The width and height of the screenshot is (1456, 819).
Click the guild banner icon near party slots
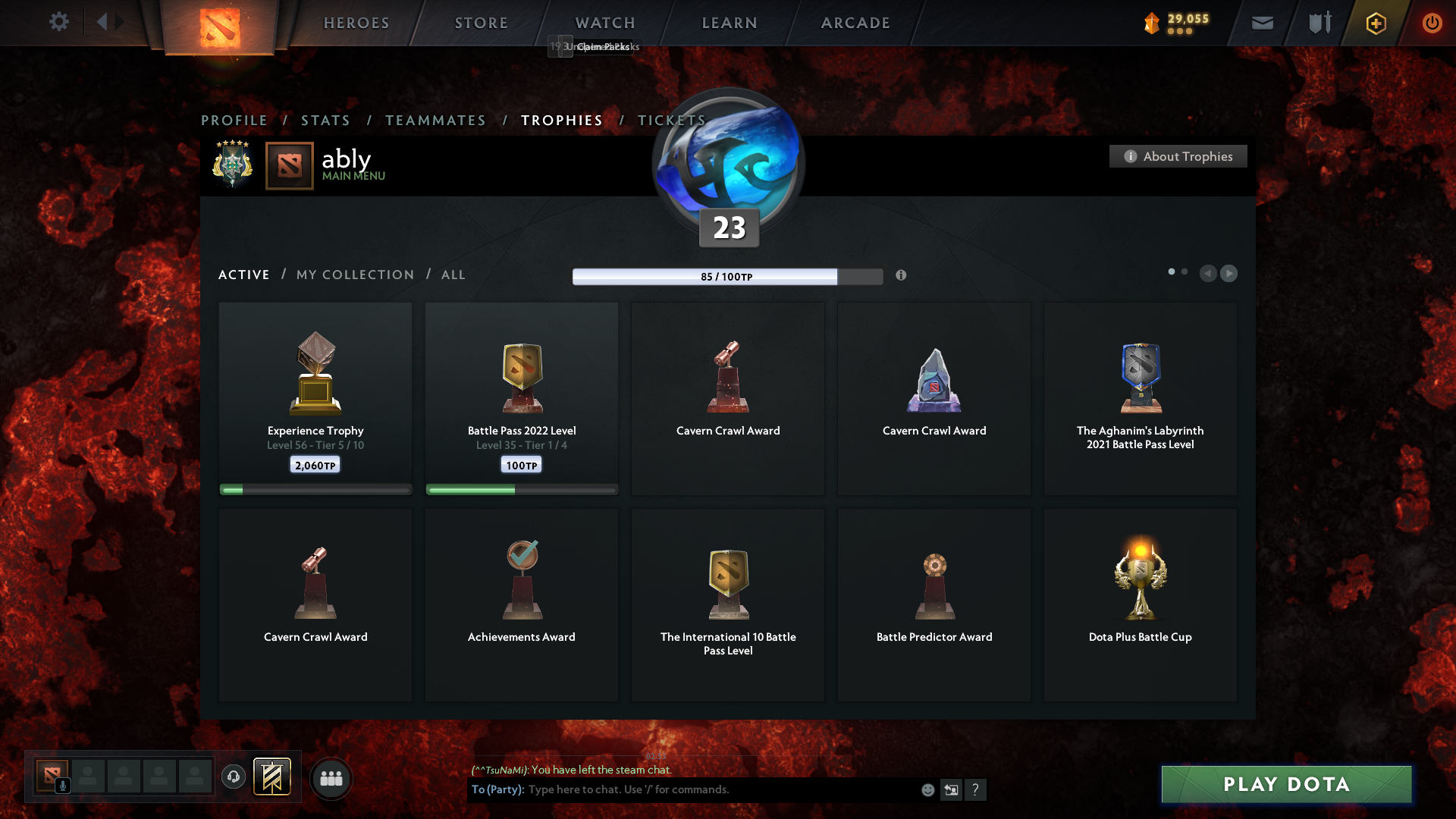[x=273, y=777]
